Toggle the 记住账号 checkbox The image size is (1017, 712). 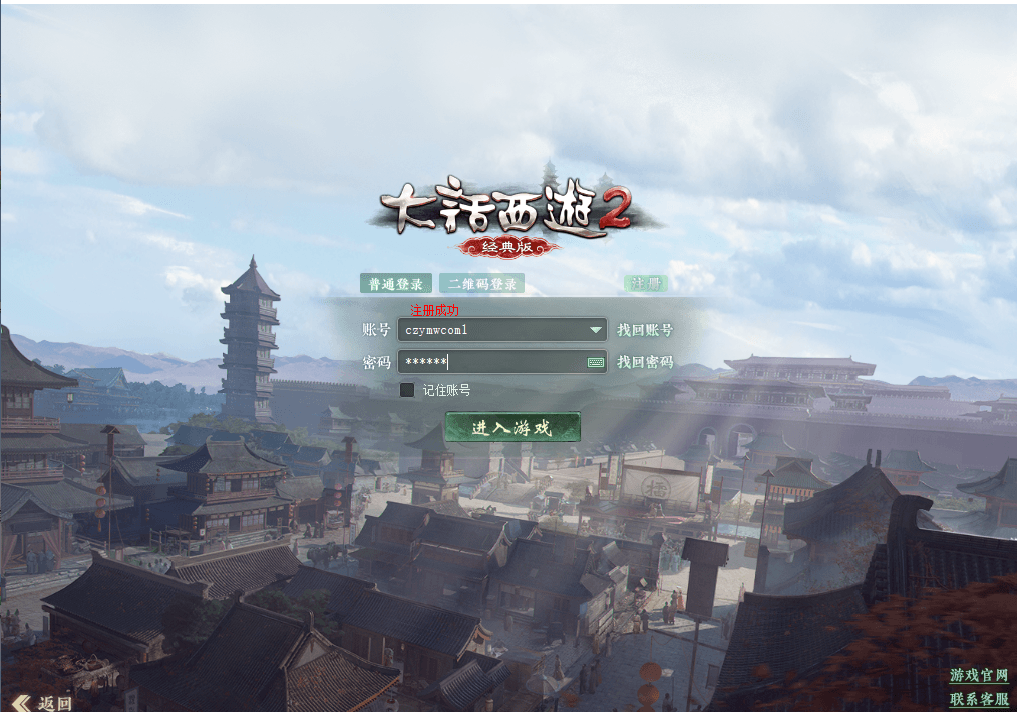tap(407, 390)
